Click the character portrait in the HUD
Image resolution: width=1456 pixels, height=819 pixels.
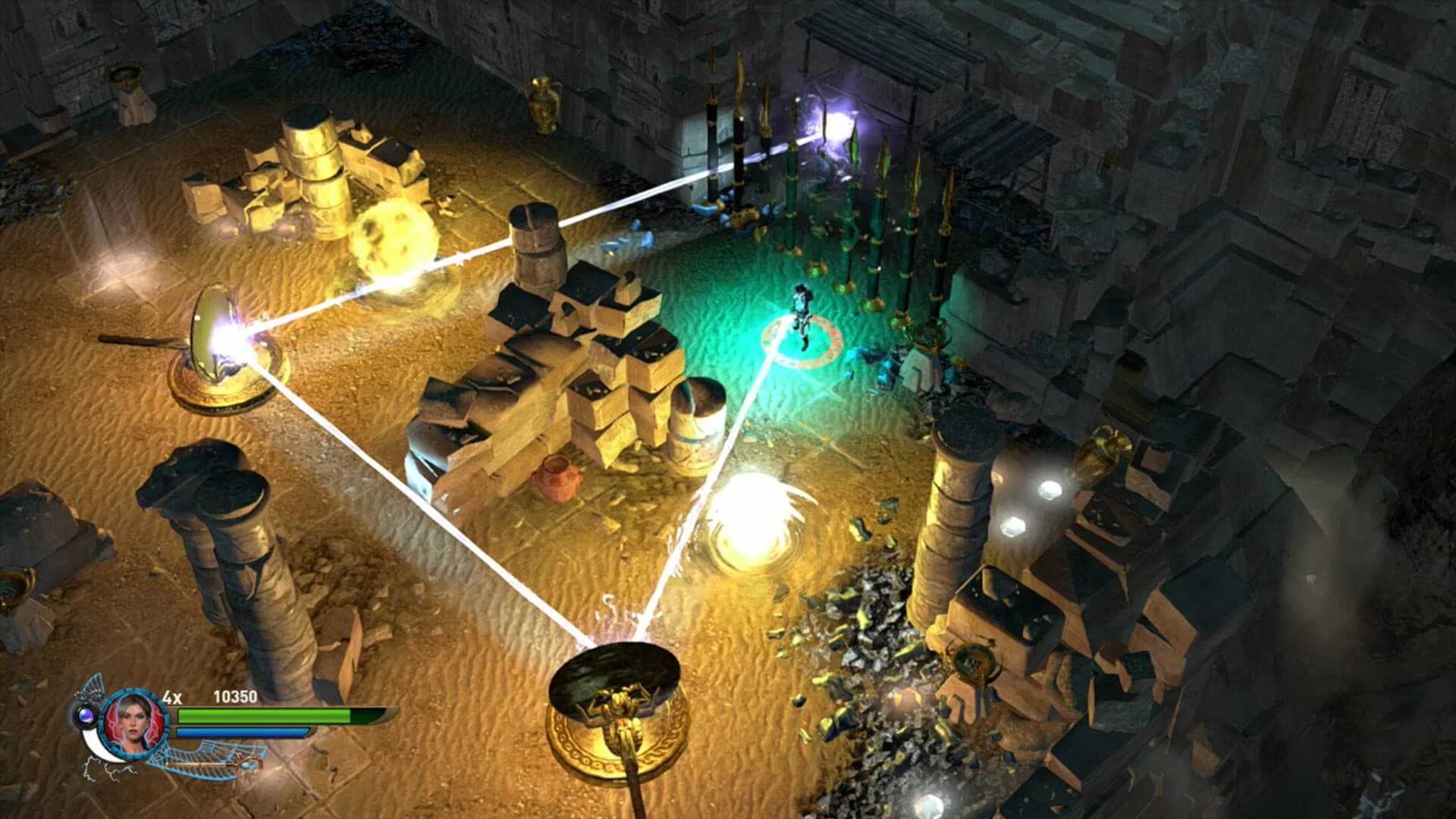point(133,723)
